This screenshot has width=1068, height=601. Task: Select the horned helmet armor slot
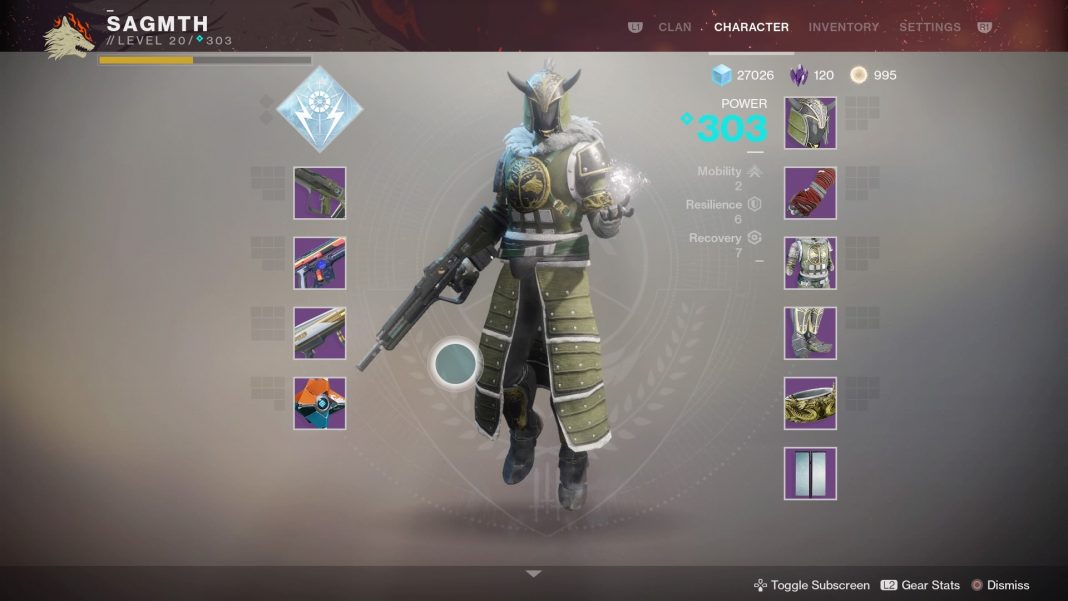point(810,123)
